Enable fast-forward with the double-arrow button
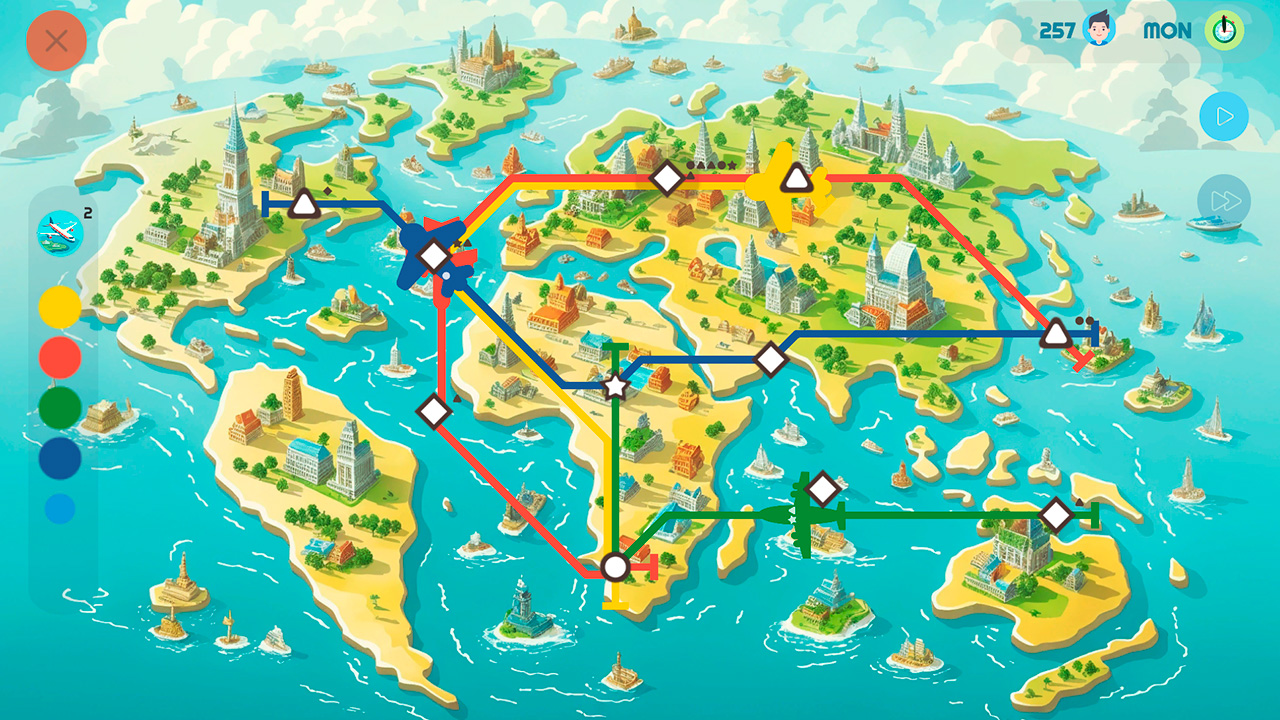1280x720 pixels. (1224, 201)
